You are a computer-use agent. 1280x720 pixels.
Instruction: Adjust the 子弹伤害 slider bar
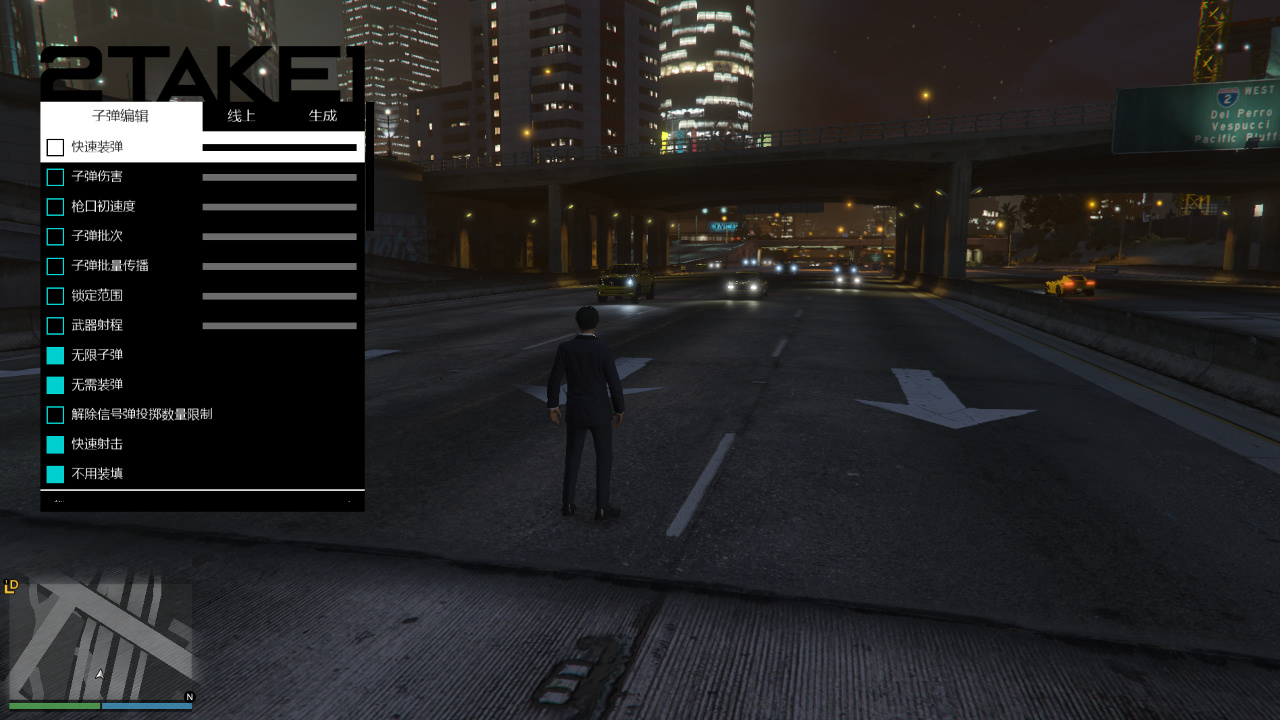pos(279,177)
